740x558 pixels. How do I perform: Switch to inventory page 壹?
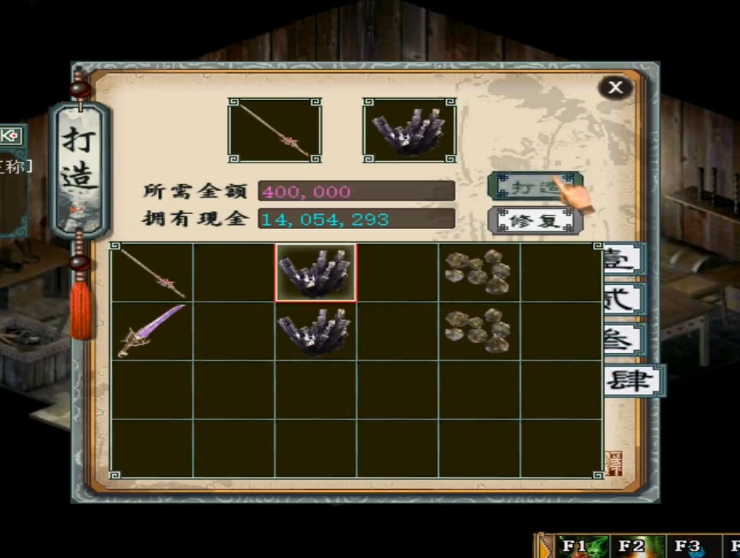[x=625, y=259]
